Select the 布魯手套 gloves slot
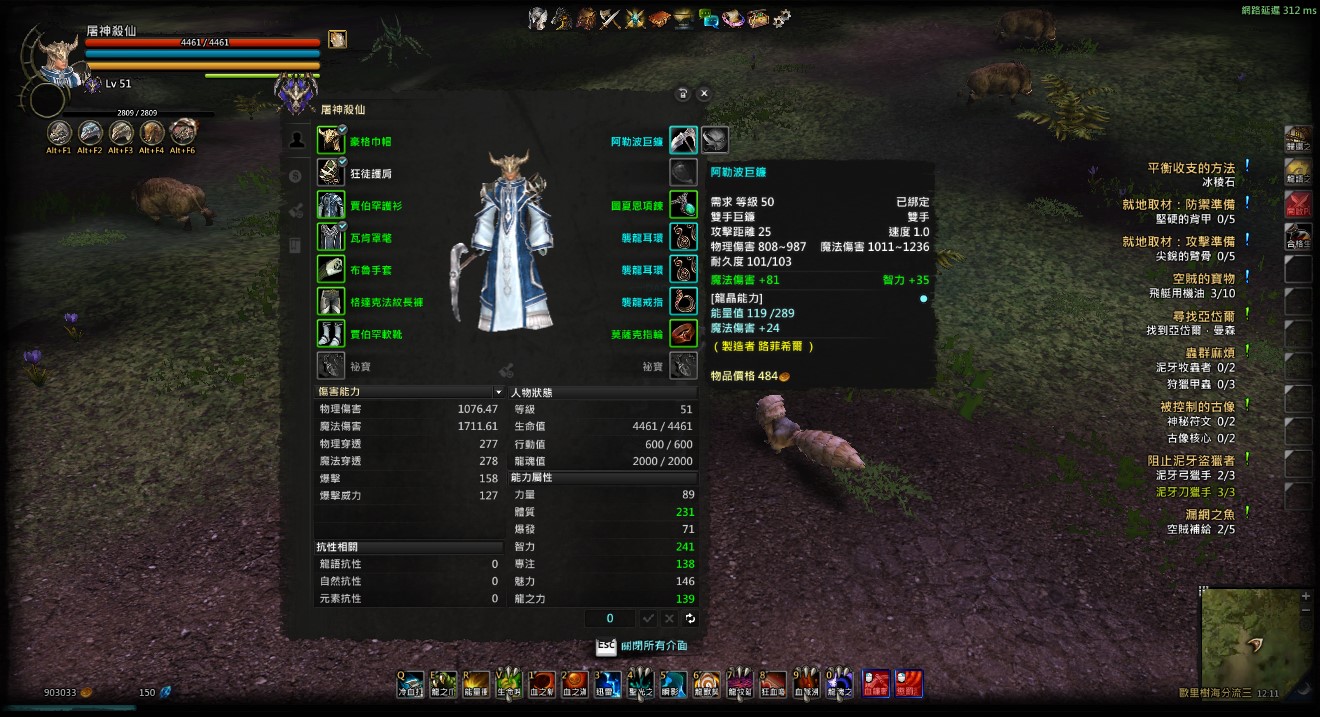 tap(331, 269)
